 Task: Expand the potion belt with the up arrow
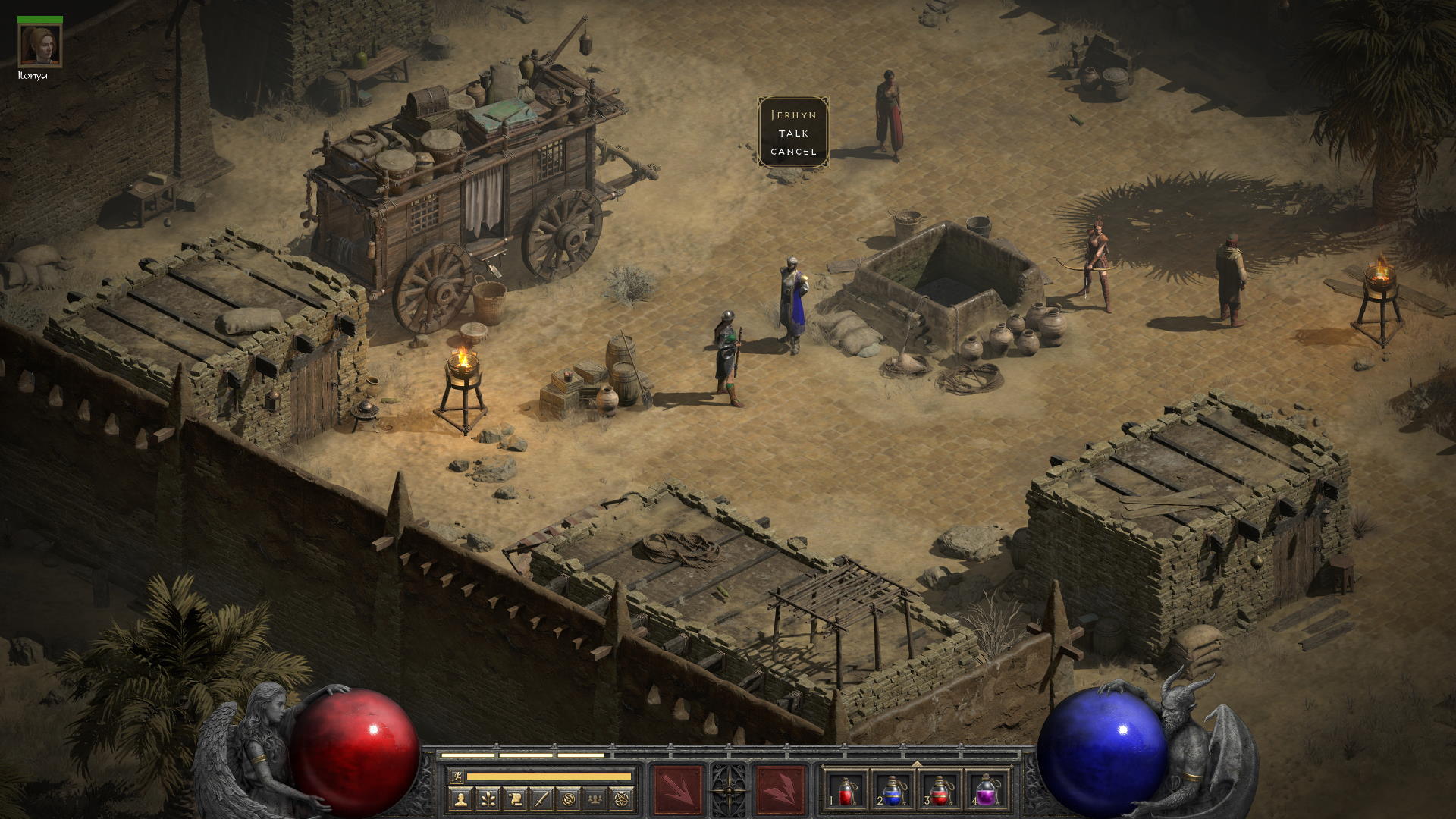(x=917, y=763)
